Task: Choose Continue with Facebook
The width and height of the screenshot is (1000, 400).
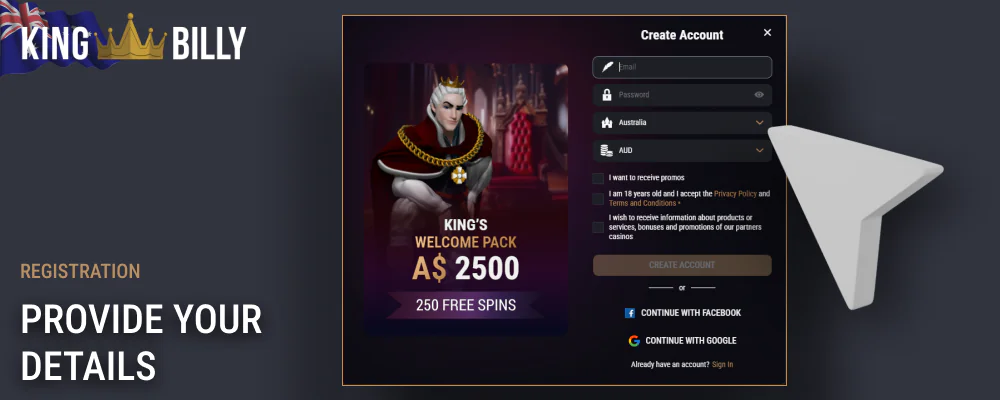Action: coord(682,313)
